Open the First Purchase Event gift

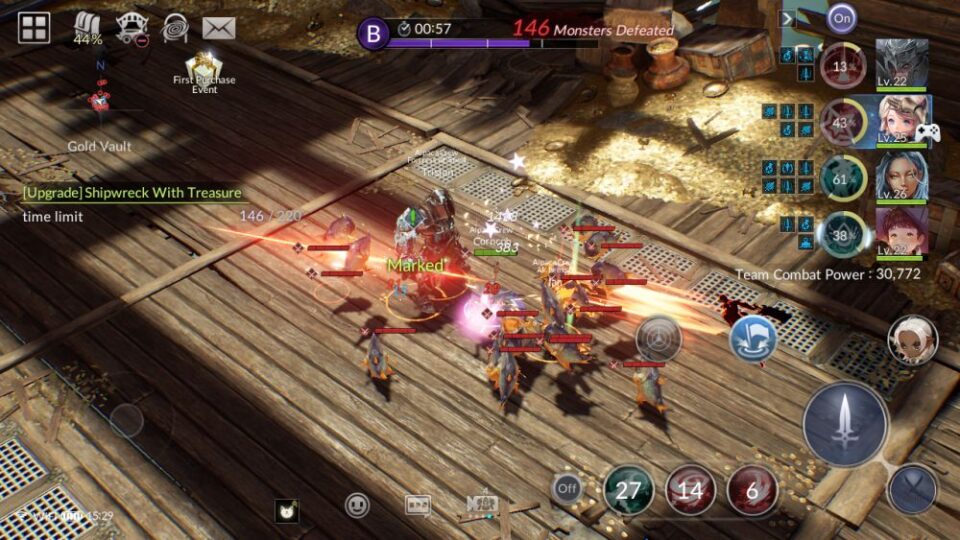point(205,71)
